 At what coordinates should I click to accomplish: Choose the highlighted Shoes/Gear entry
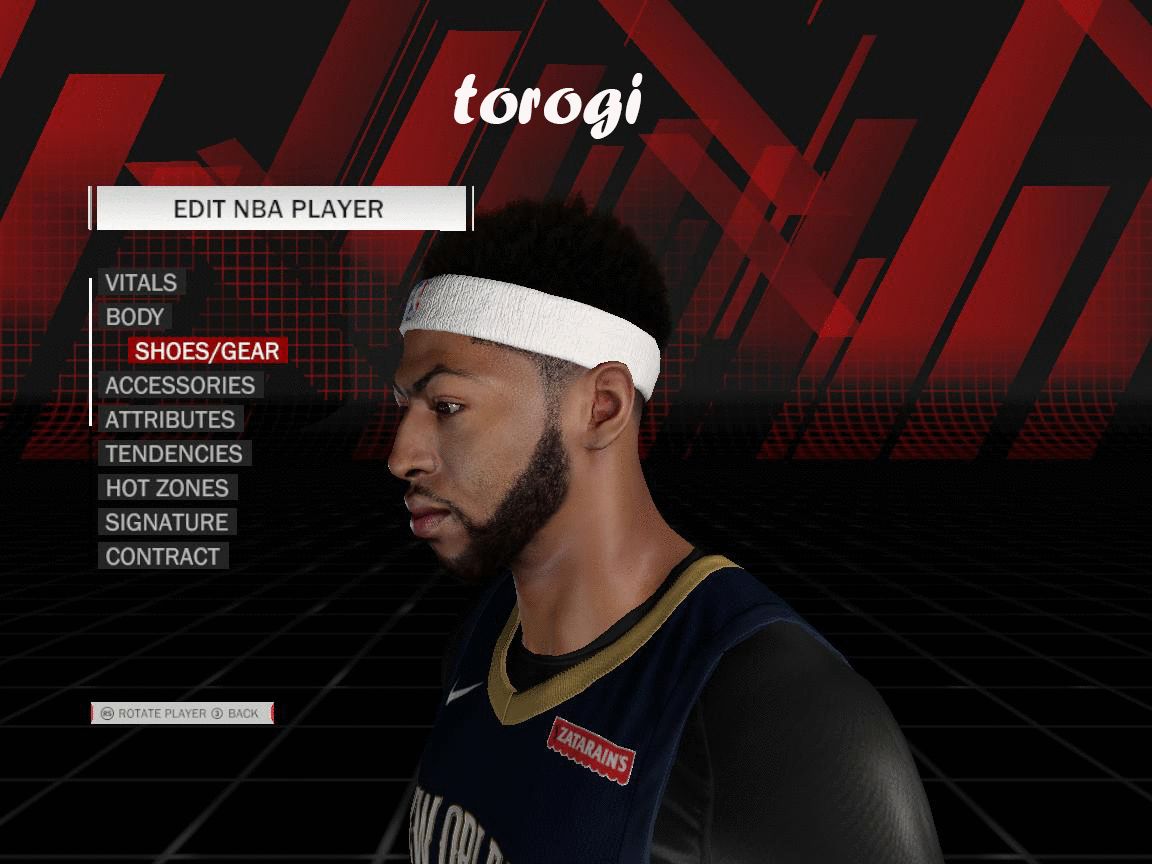(207, 351)
